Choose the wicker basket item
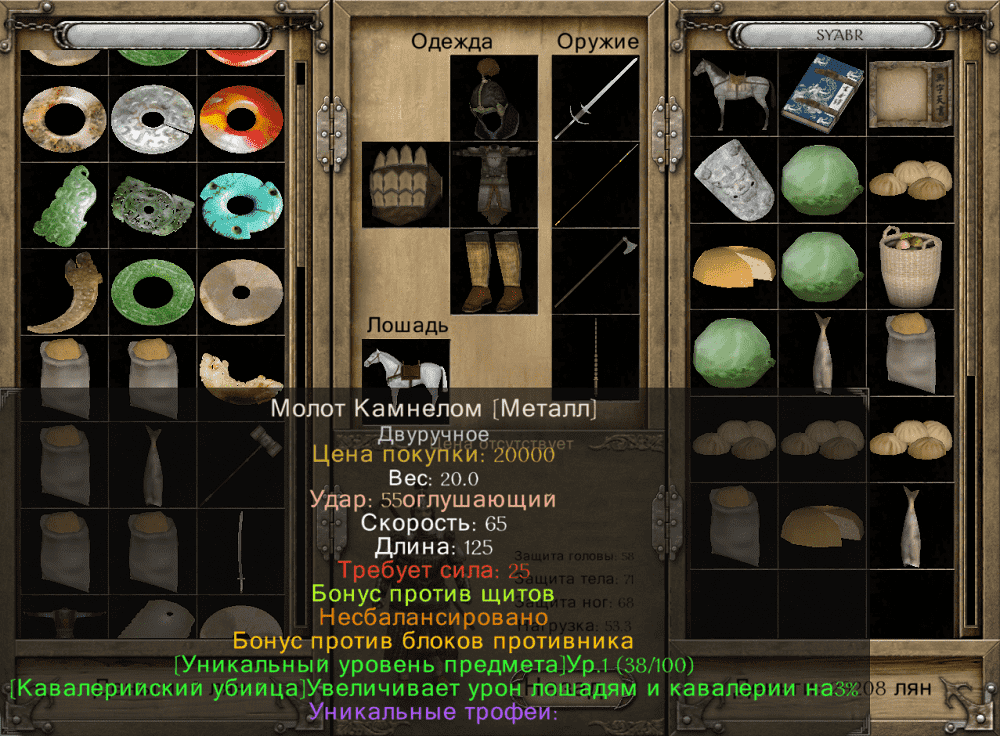This screenshot has width=1000, height=736. point(909,265)
